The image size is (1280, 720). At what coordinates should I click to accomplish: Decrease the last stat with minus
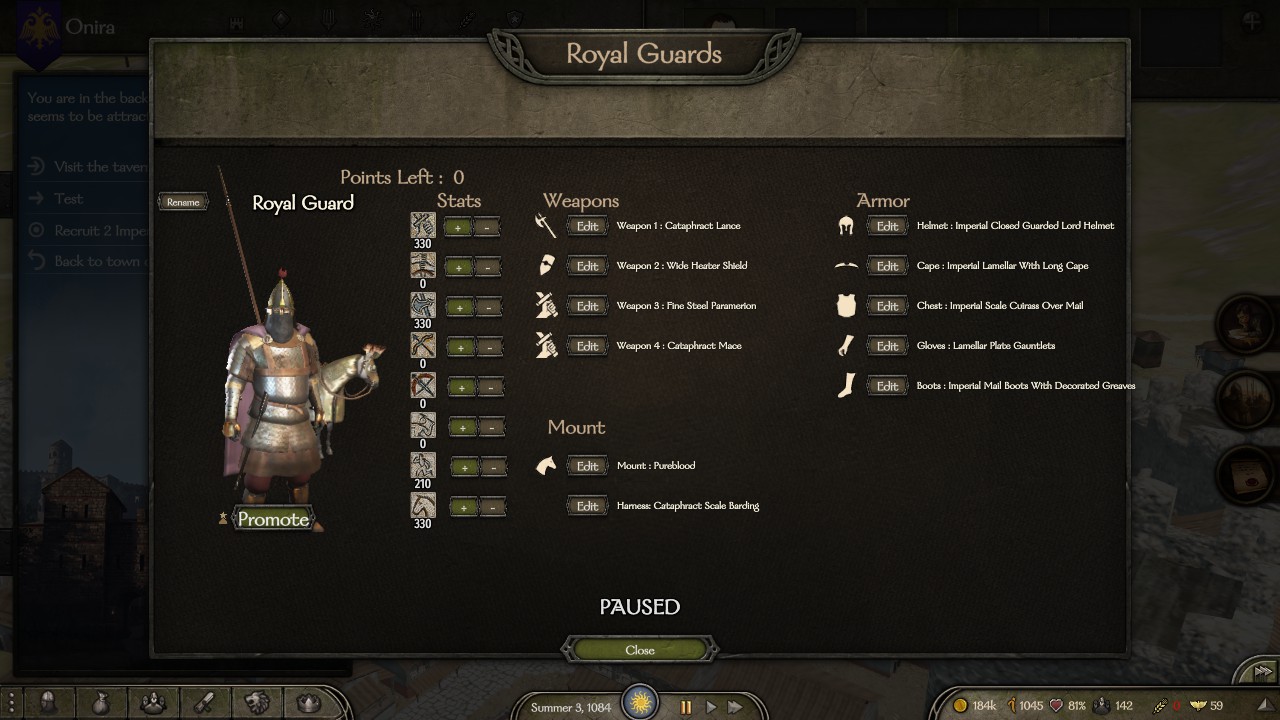click(x=491, y=507)
